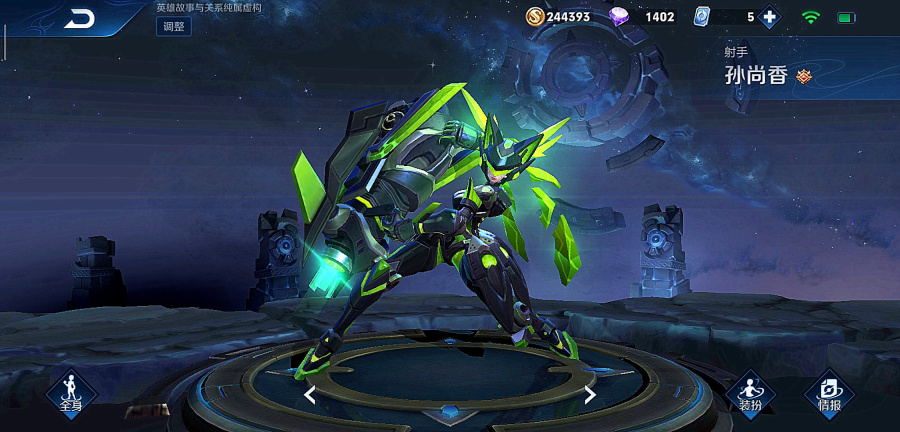Show previous hero with left arrow

[310, 395]
